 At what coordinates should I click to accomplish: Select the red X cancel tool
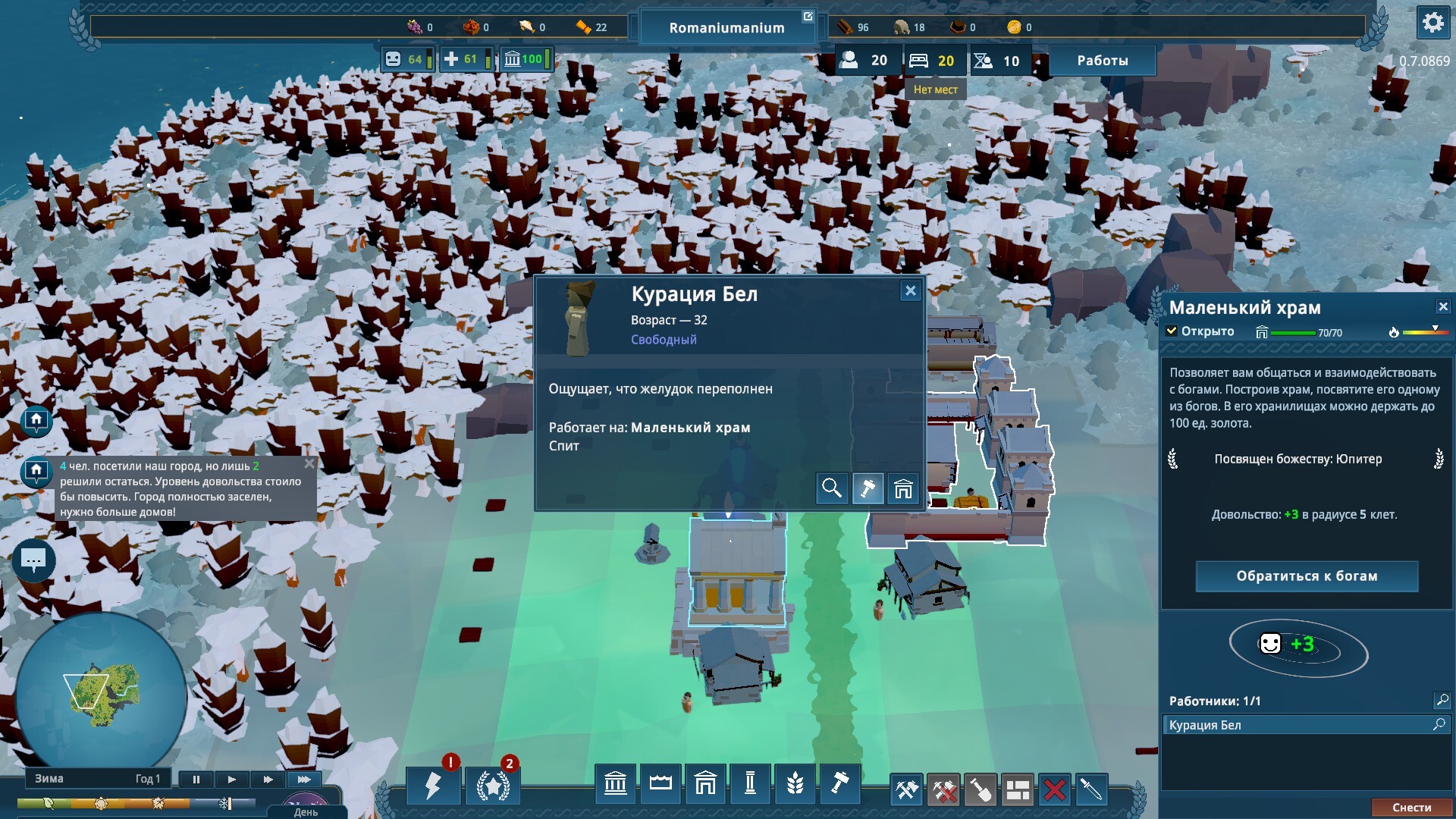[1054, 790]
